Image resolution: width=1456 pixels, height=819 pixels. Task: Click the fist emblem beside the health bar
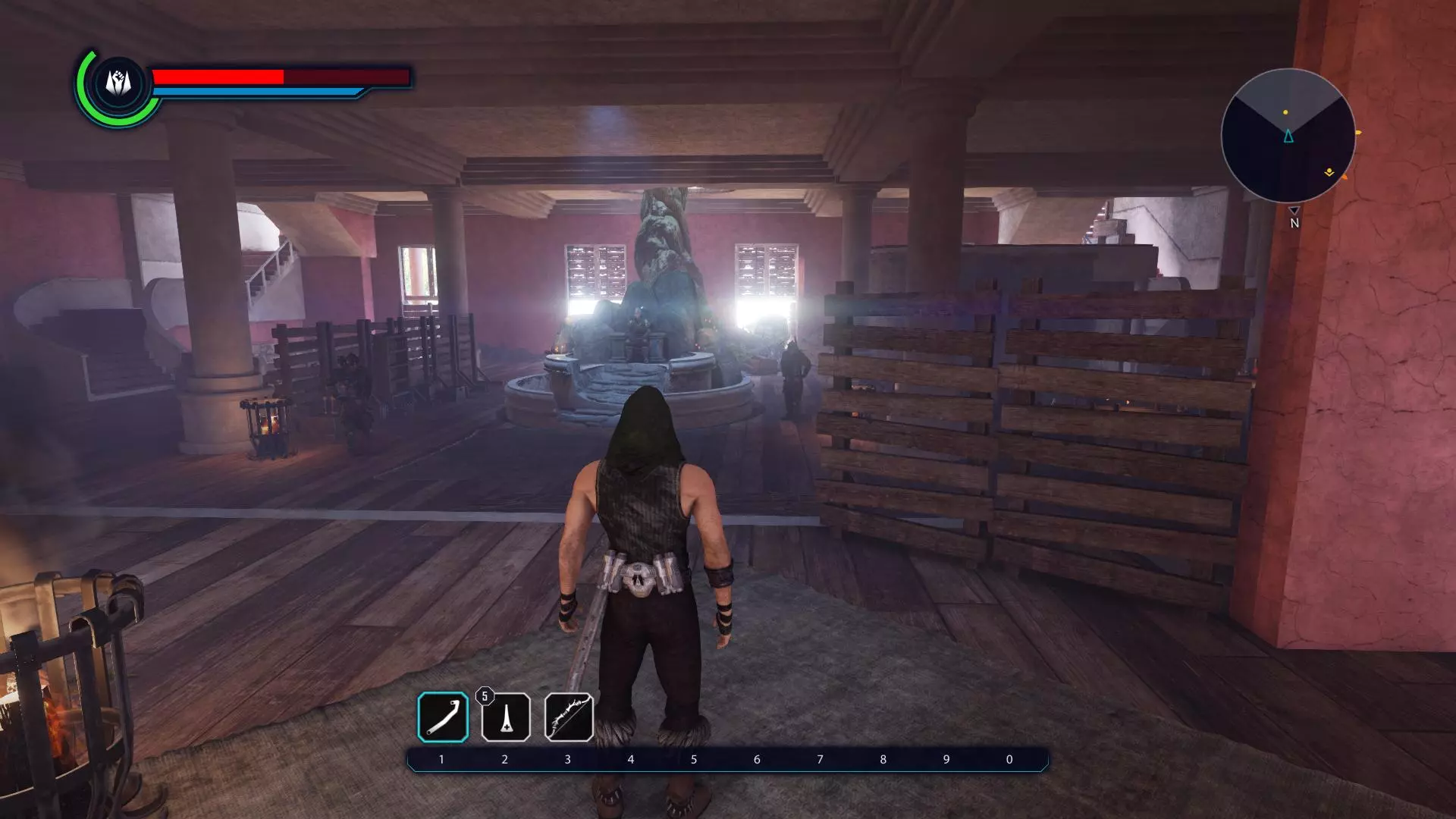(x=118, y=83)
